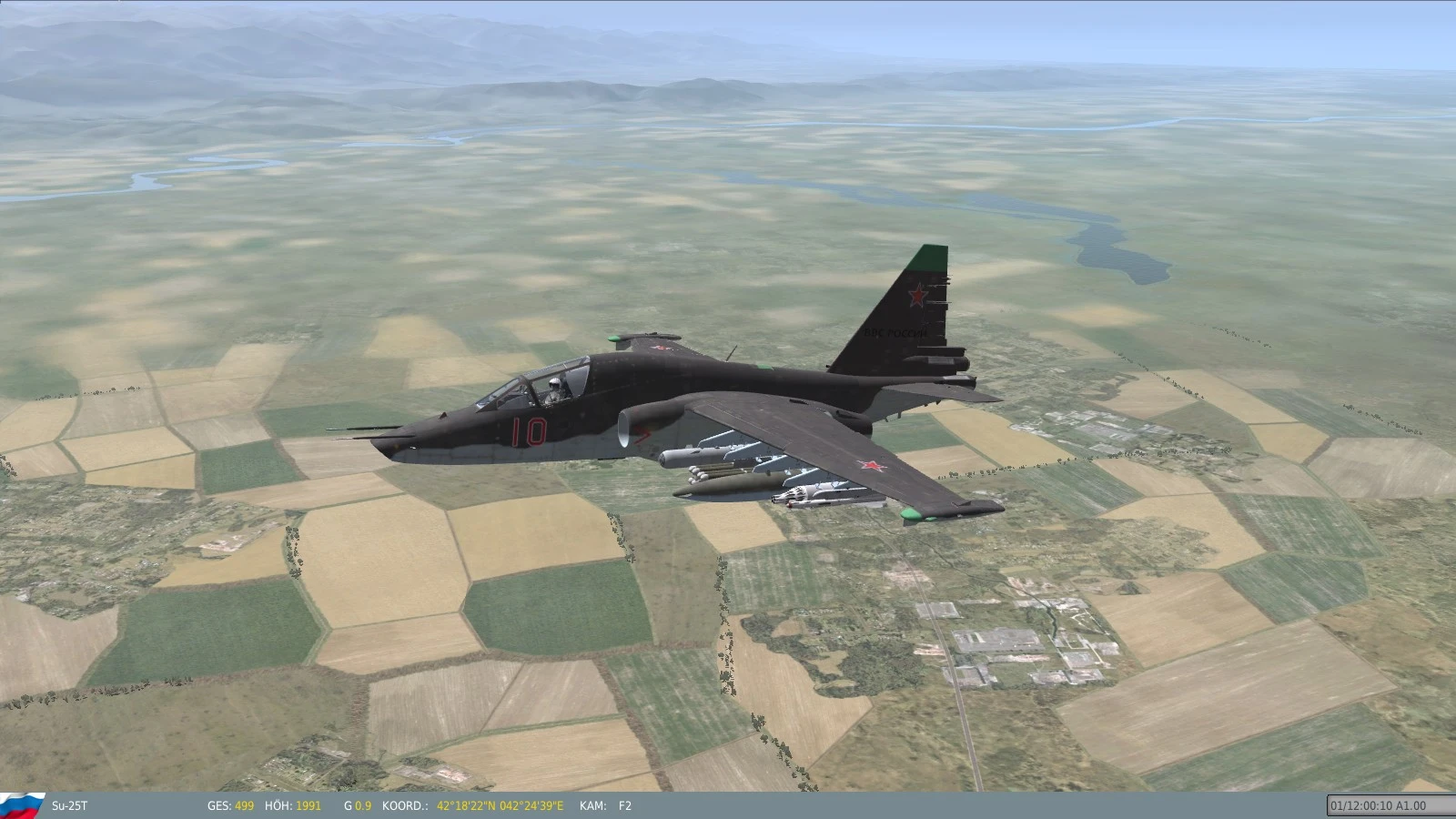Image resolution: width=1456 pixels, height=819 pixels.
Task: Select the Su-25T aircraft label
Action: coord(70,805)
